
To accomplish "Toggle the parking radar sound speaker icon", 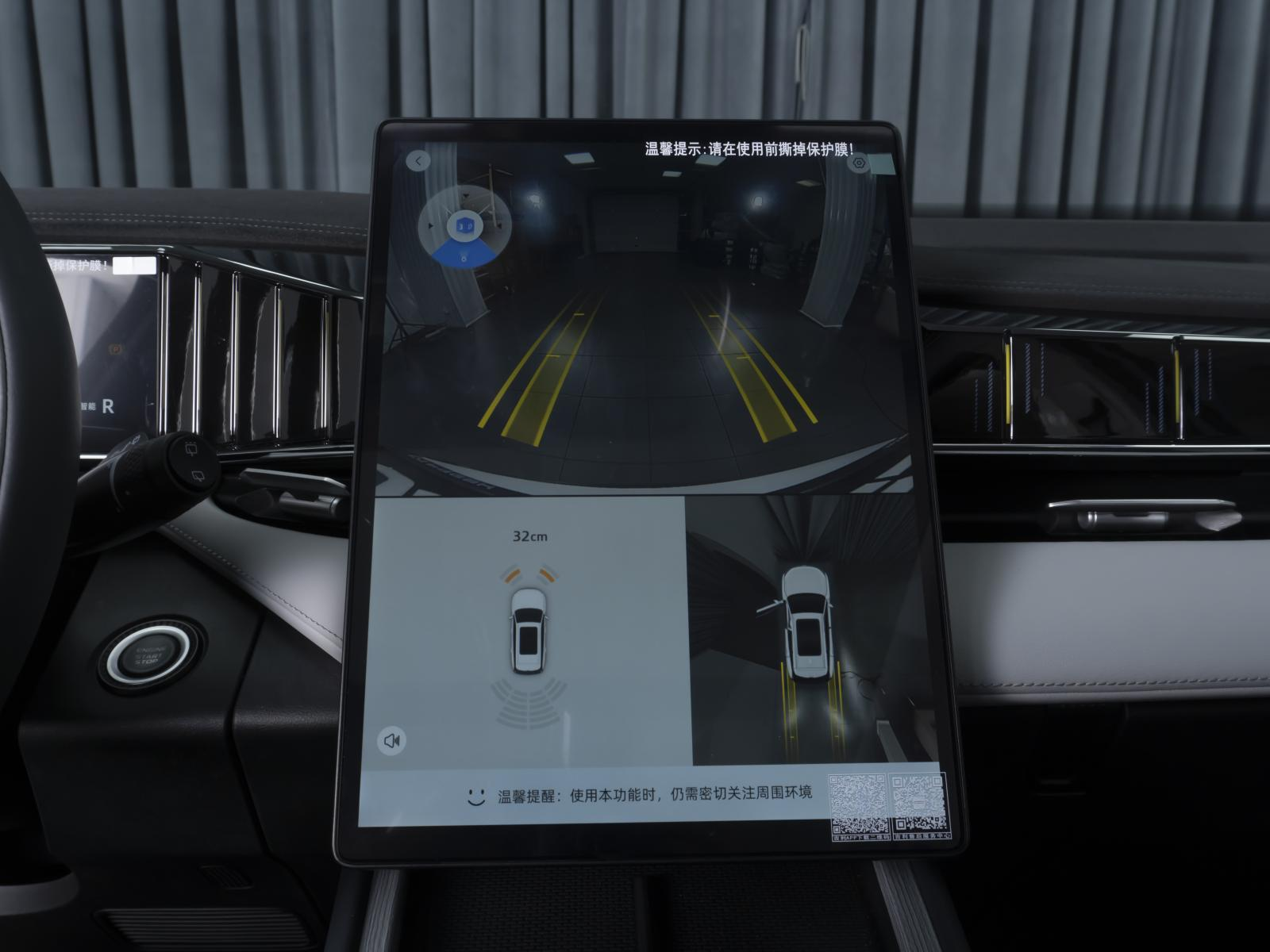I will click(x=391, y=741).
